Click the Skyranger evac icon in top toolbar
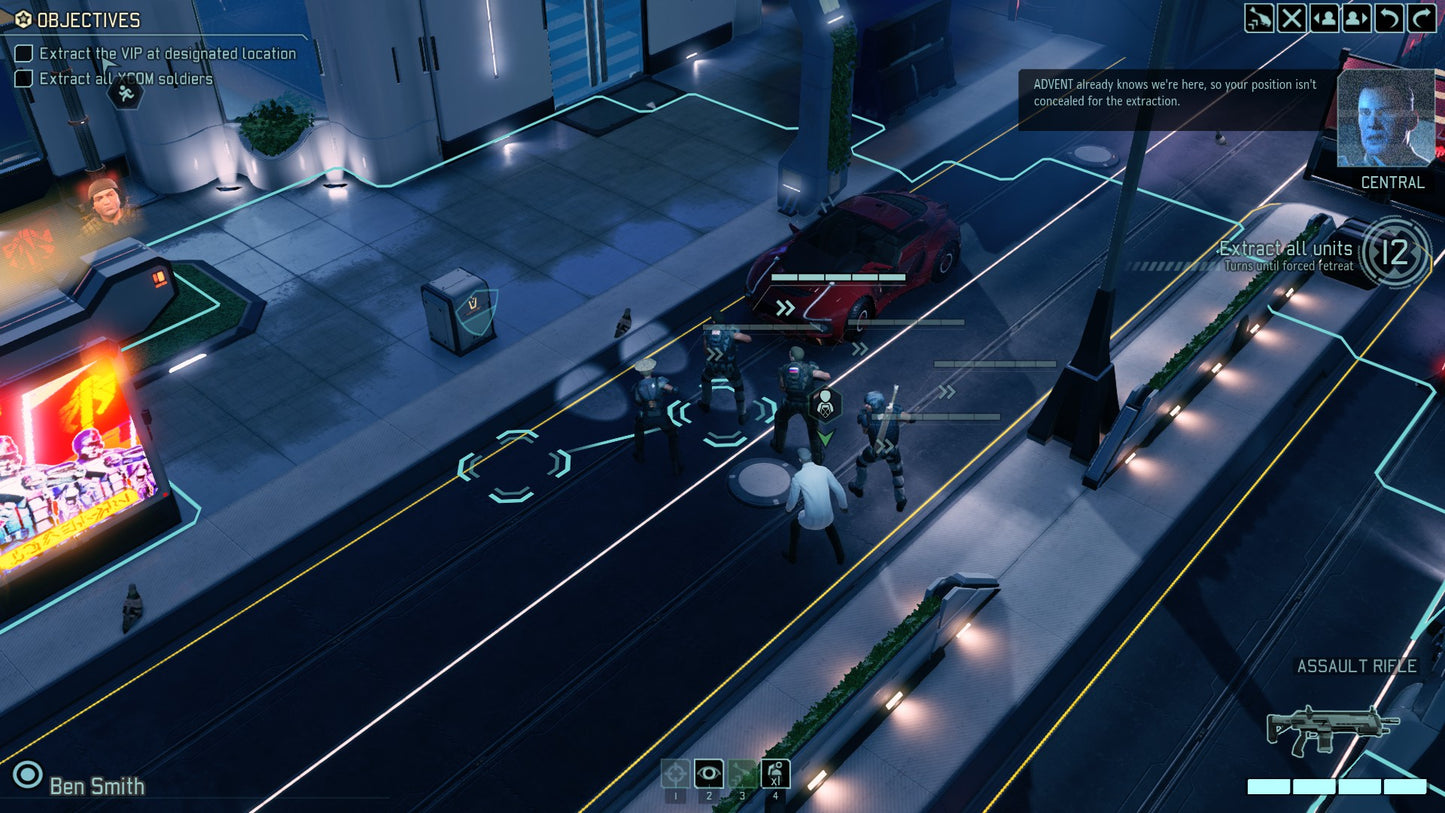Screen dimensions: 1445x813 pyautogui.click(x=1258, y=18)
